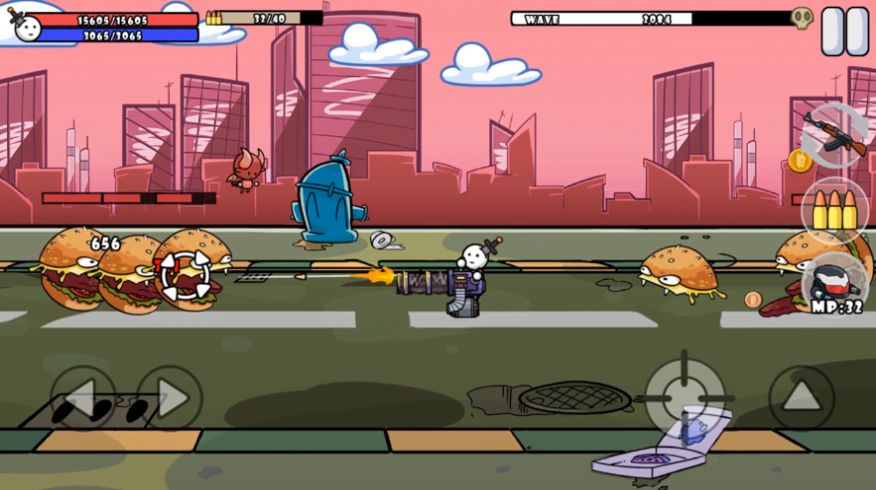
Task: Tap the move left arrow button
Action: 83,398
